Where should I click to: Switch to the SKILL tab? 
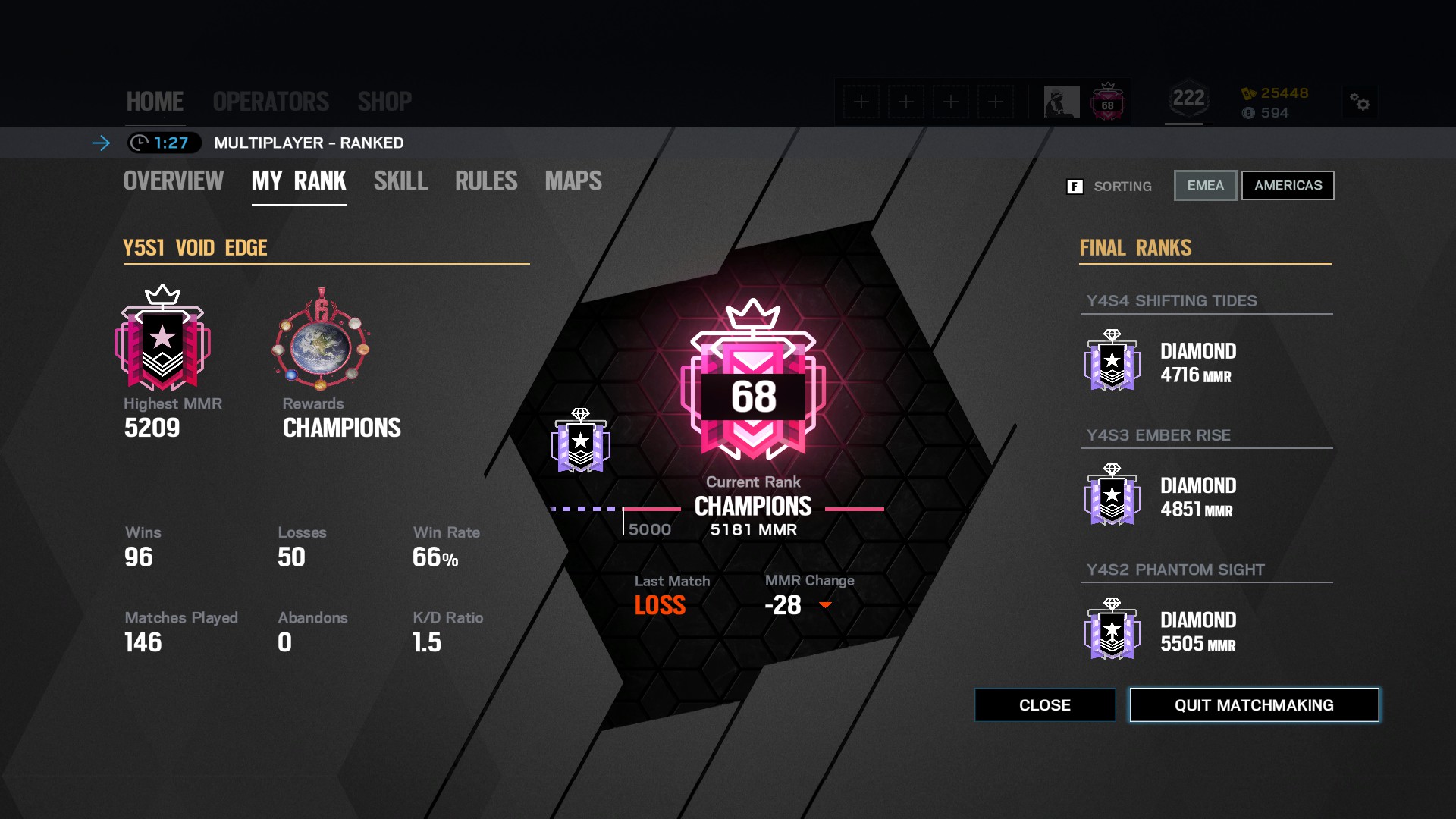400,180
